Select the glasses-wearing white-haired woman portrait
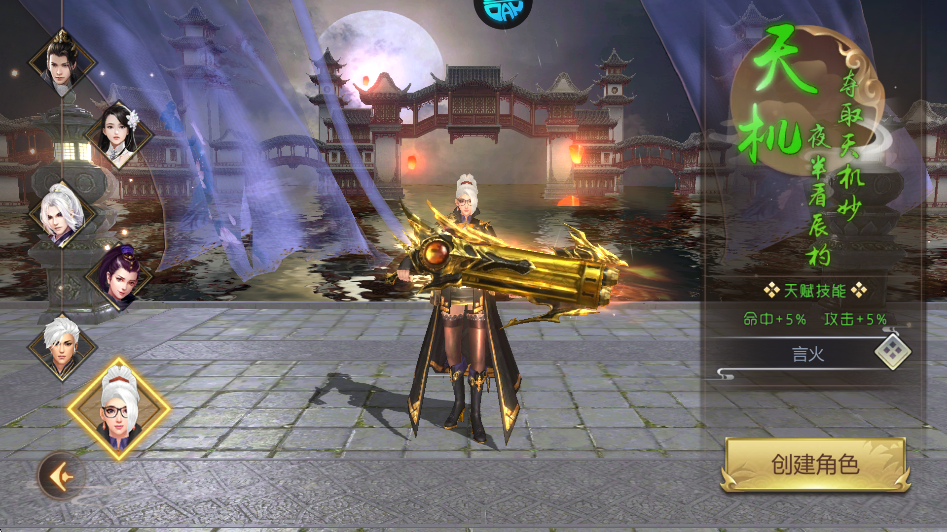The height and width of the screenshot is (532, 947). coord(119,410)
